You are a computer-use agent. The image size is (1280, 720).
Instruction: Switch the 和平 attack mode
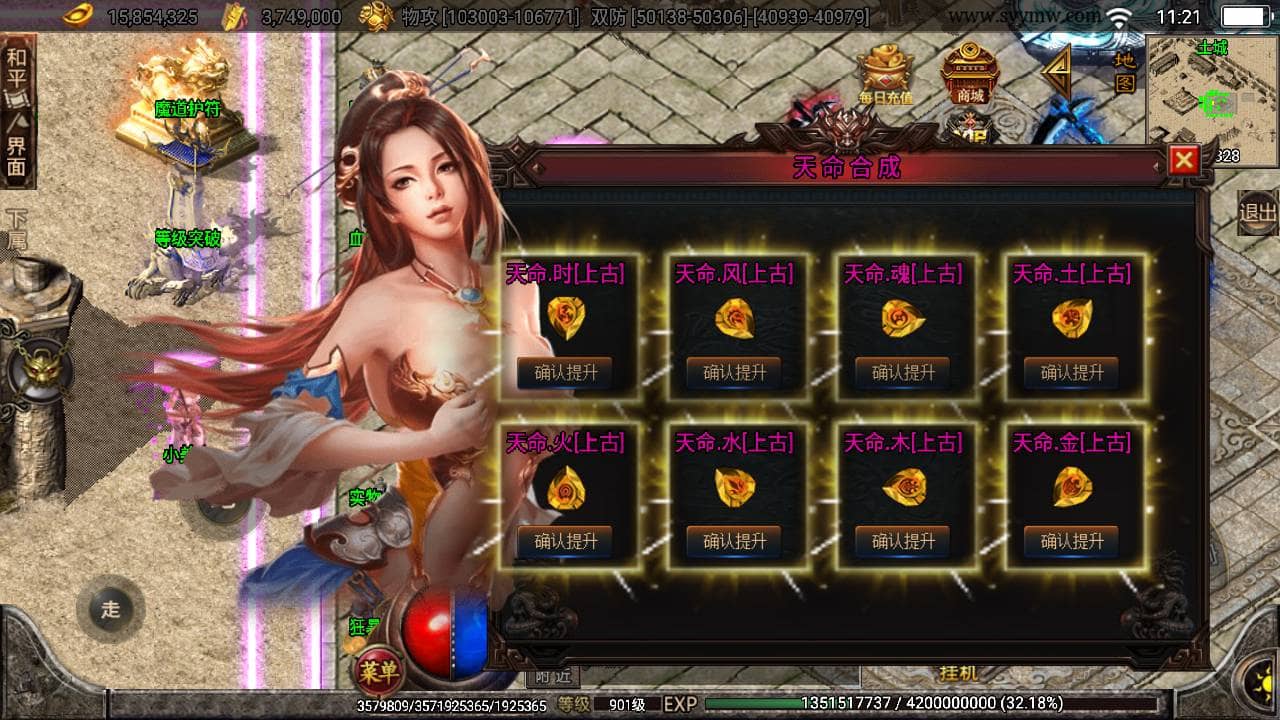tap(17, 68)
